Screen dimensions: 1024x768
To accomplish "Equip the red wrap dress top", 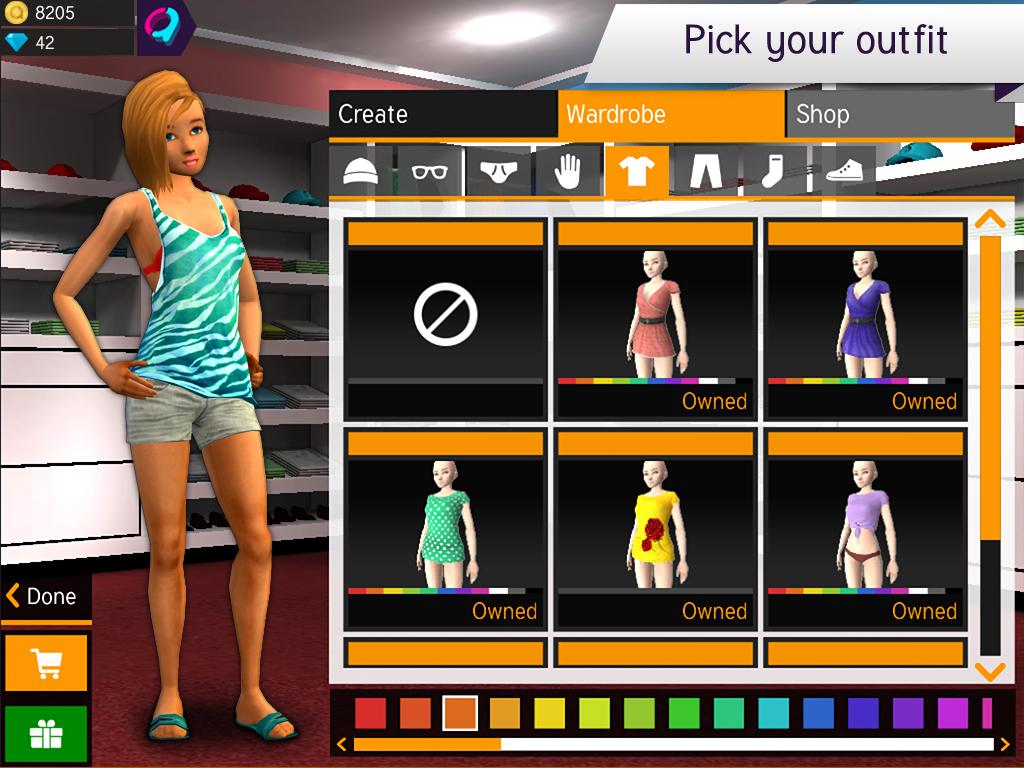I will click(x=655, y=319).
